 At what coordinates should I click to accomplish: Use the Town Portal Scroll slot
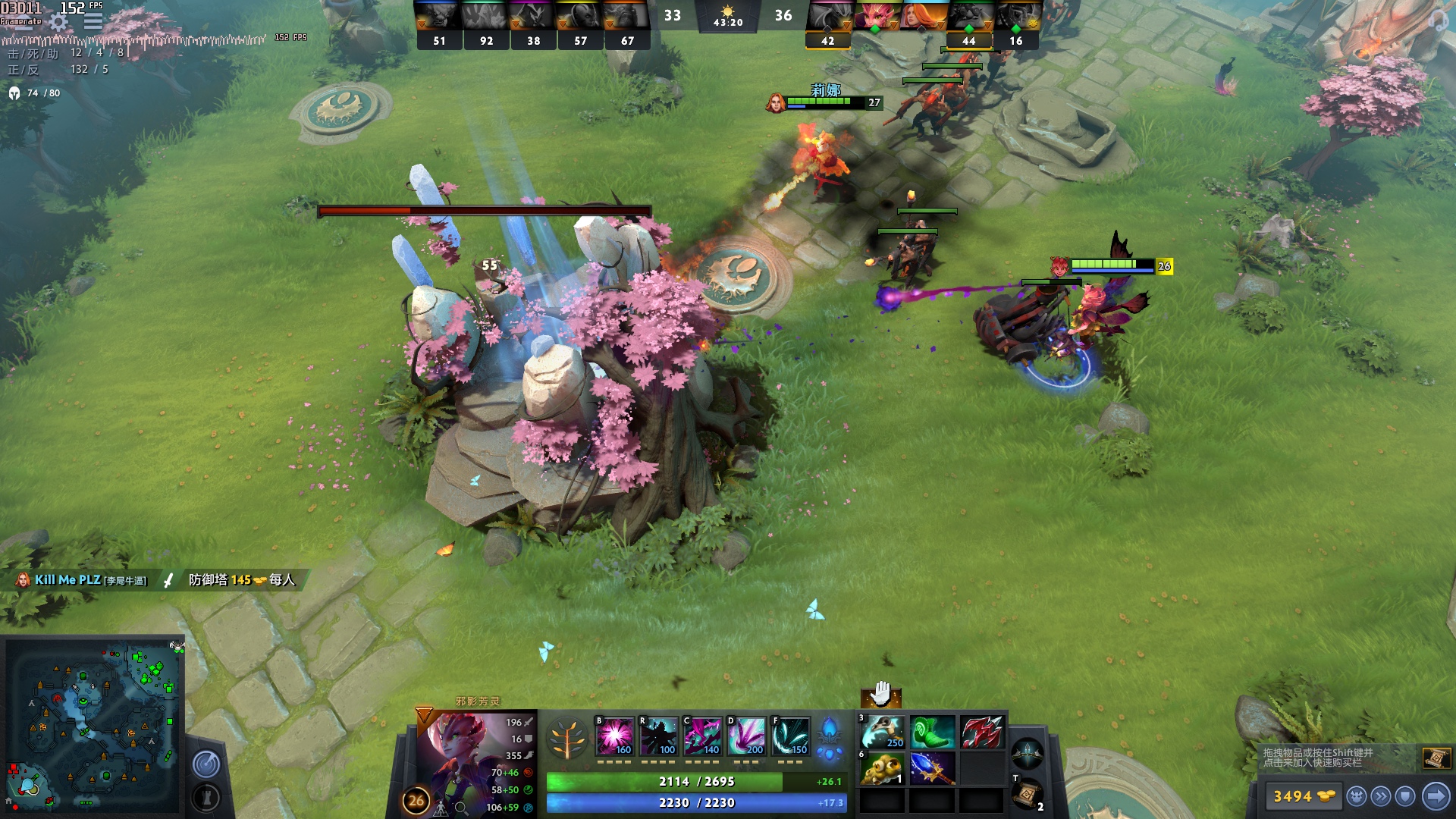point(1026,793)
